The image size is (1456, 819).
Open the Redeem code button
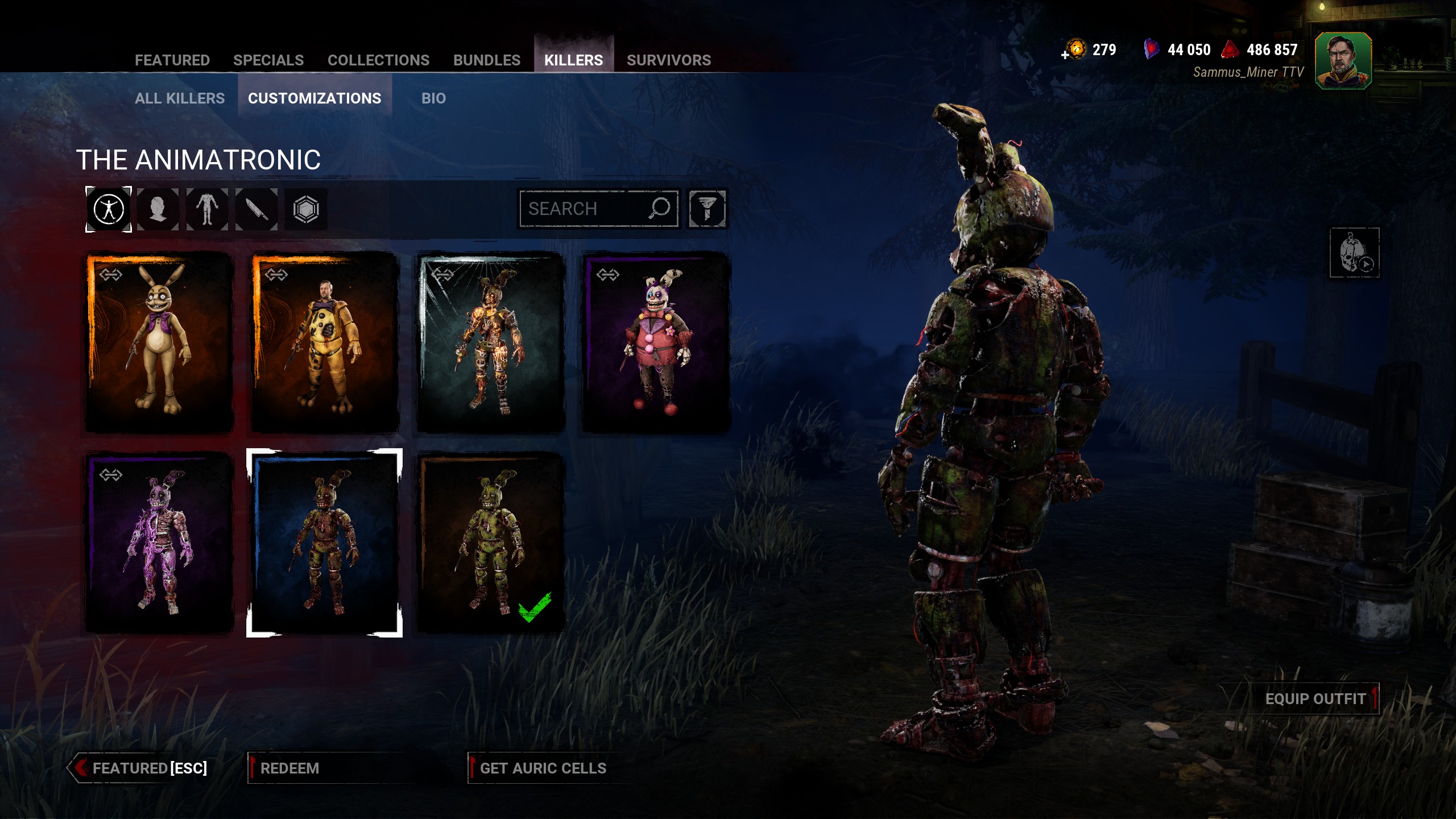point(290,768)
